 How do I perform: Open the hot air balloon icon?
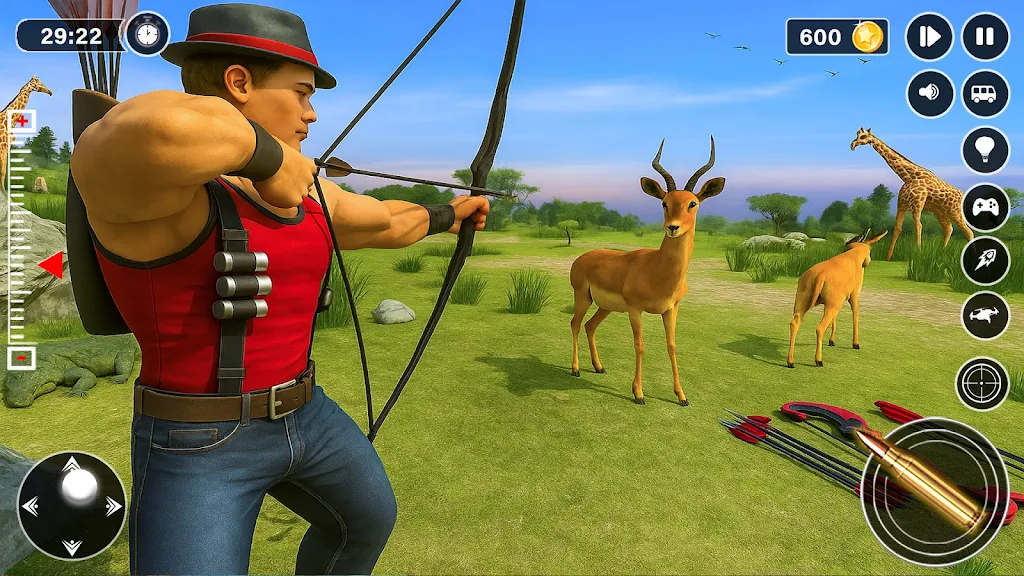tap(985, 150)
